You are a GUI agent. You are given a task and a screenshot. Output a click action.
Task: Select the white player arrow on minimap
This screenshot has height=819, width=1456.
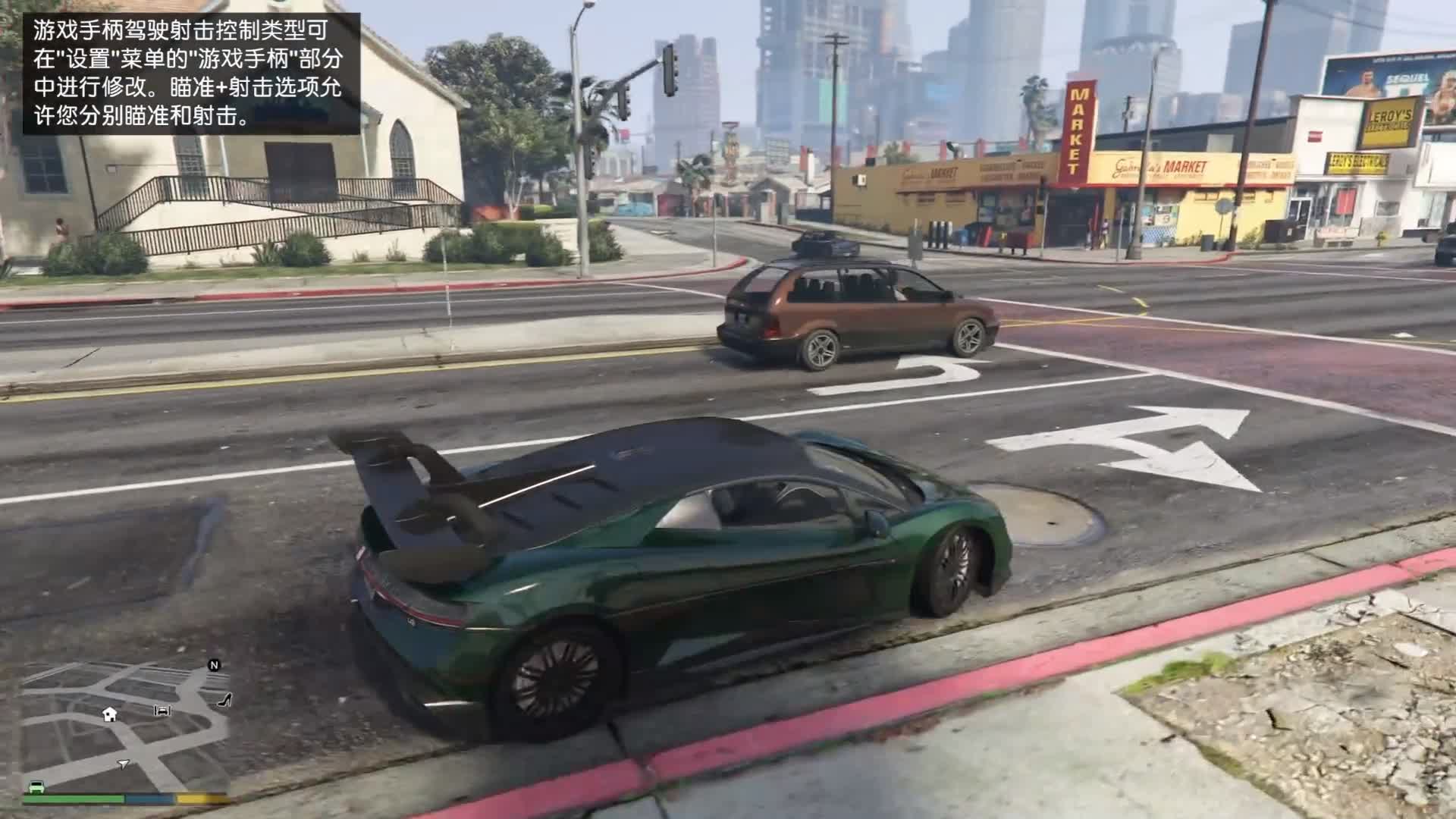[x=124, y=763]
